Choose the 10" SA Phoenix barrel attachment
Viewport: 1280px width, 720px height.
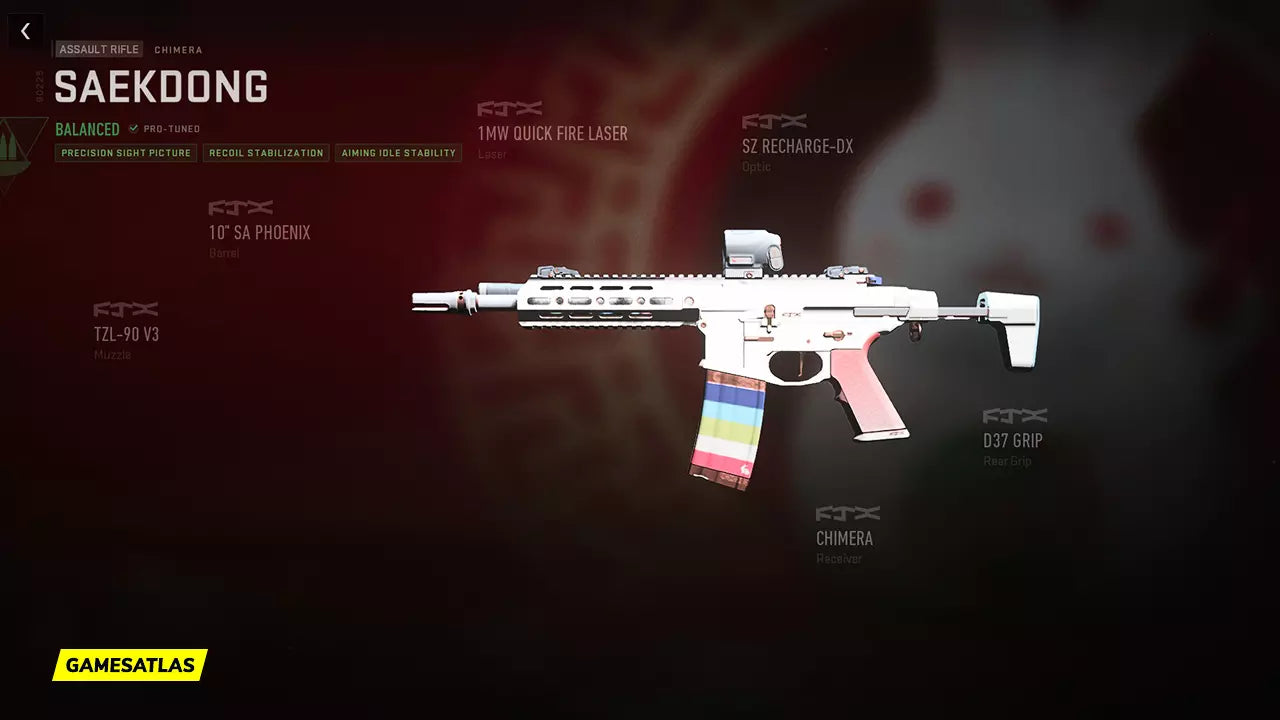pos(259,232)
